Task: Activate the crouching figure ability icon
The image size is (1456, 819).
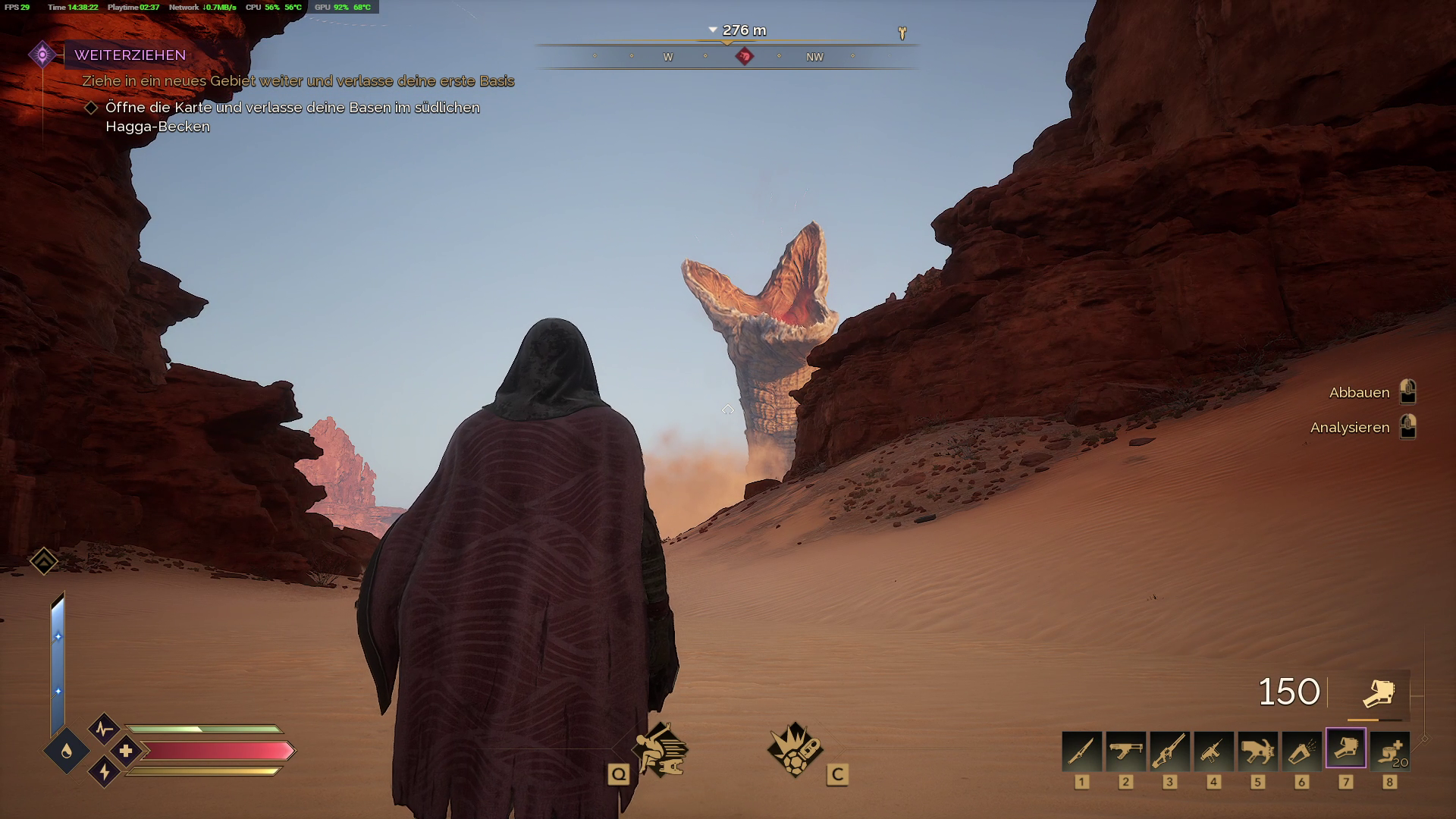Action: pos(661,749)
